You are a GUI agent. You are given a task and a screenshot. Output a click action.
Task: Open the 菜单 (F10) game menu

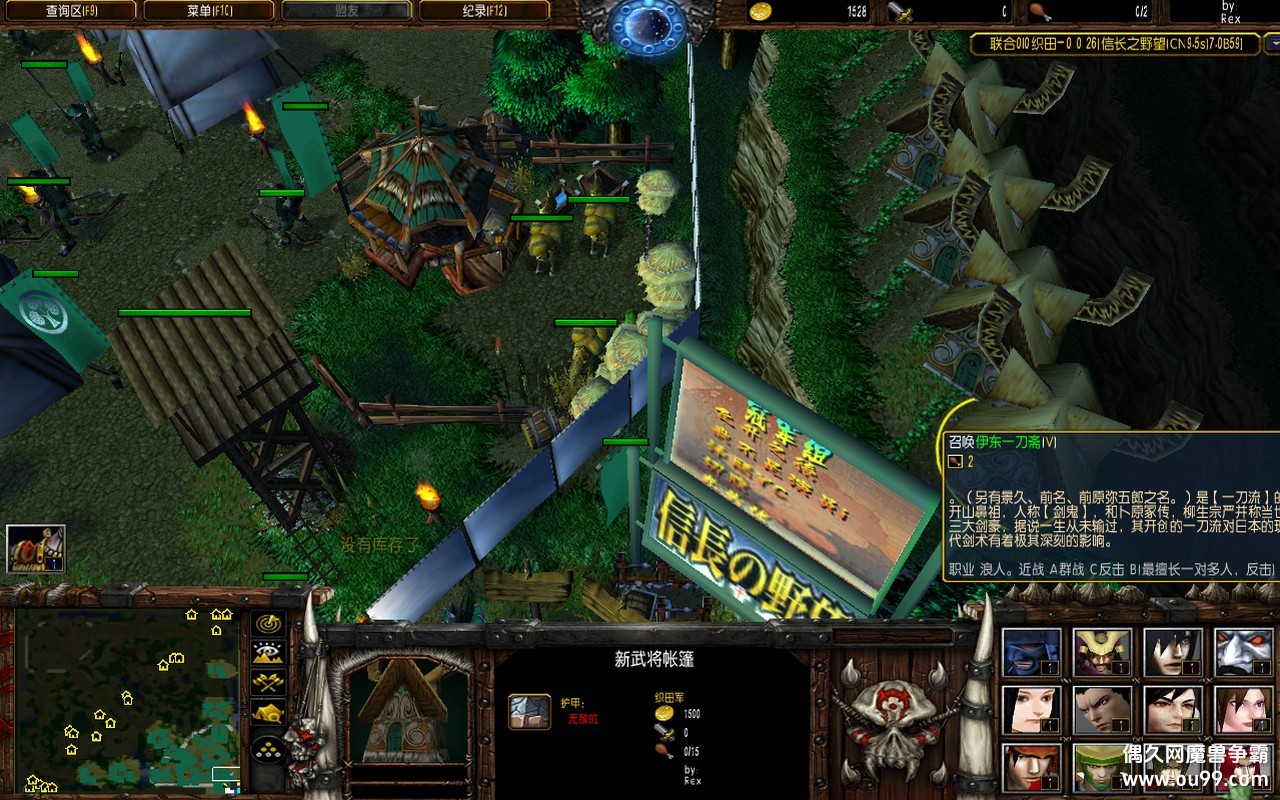[x=208, y=11]
